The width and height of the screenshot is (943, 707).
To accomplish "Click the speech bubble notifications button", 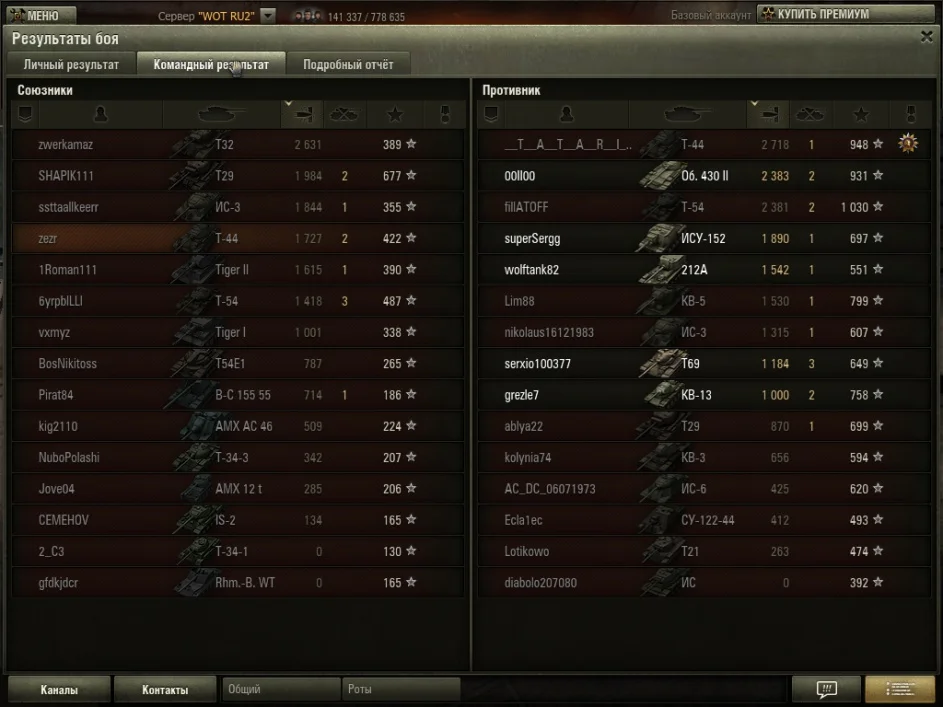I will [x=826, y=689].
